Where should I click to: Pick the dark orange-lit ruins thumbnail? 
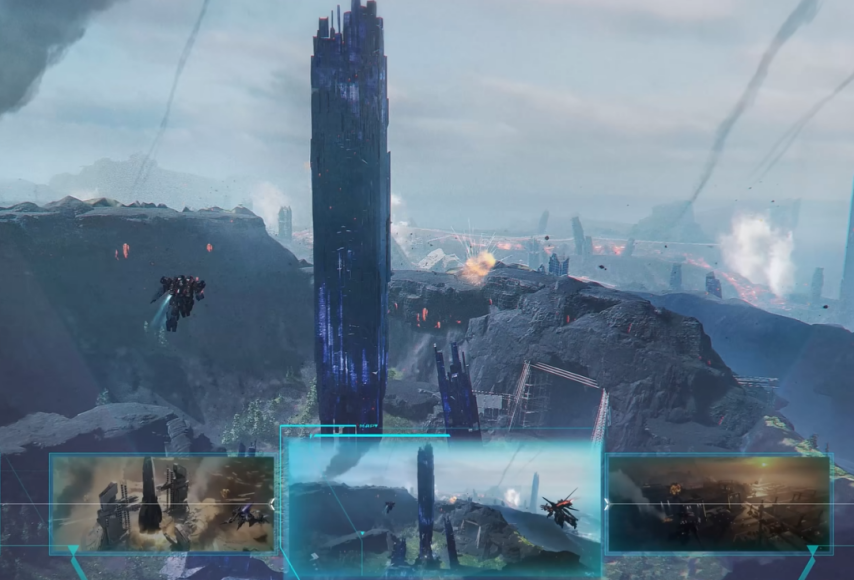(x=719, y=503)
